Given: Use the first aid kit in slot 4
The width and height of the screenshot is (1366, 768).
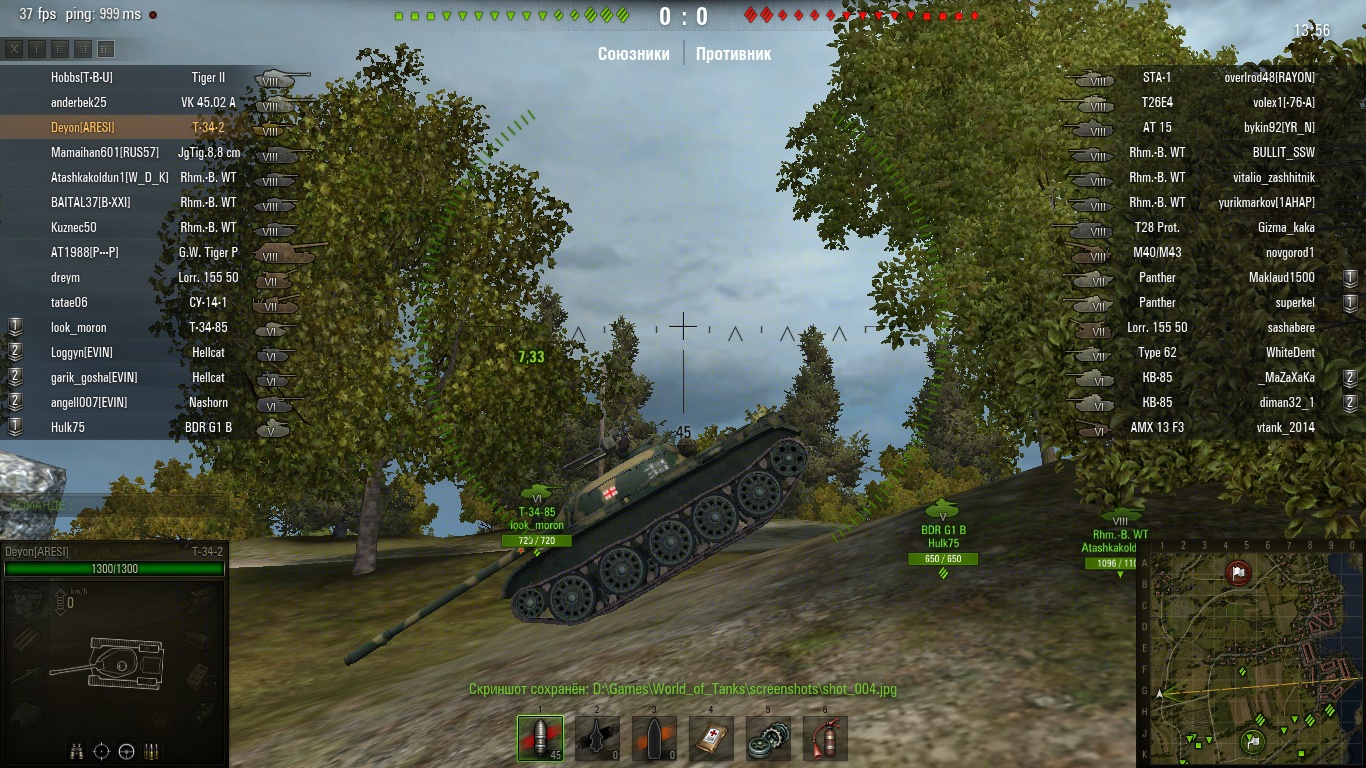Looking at the screenshot, I should point(711,737).
